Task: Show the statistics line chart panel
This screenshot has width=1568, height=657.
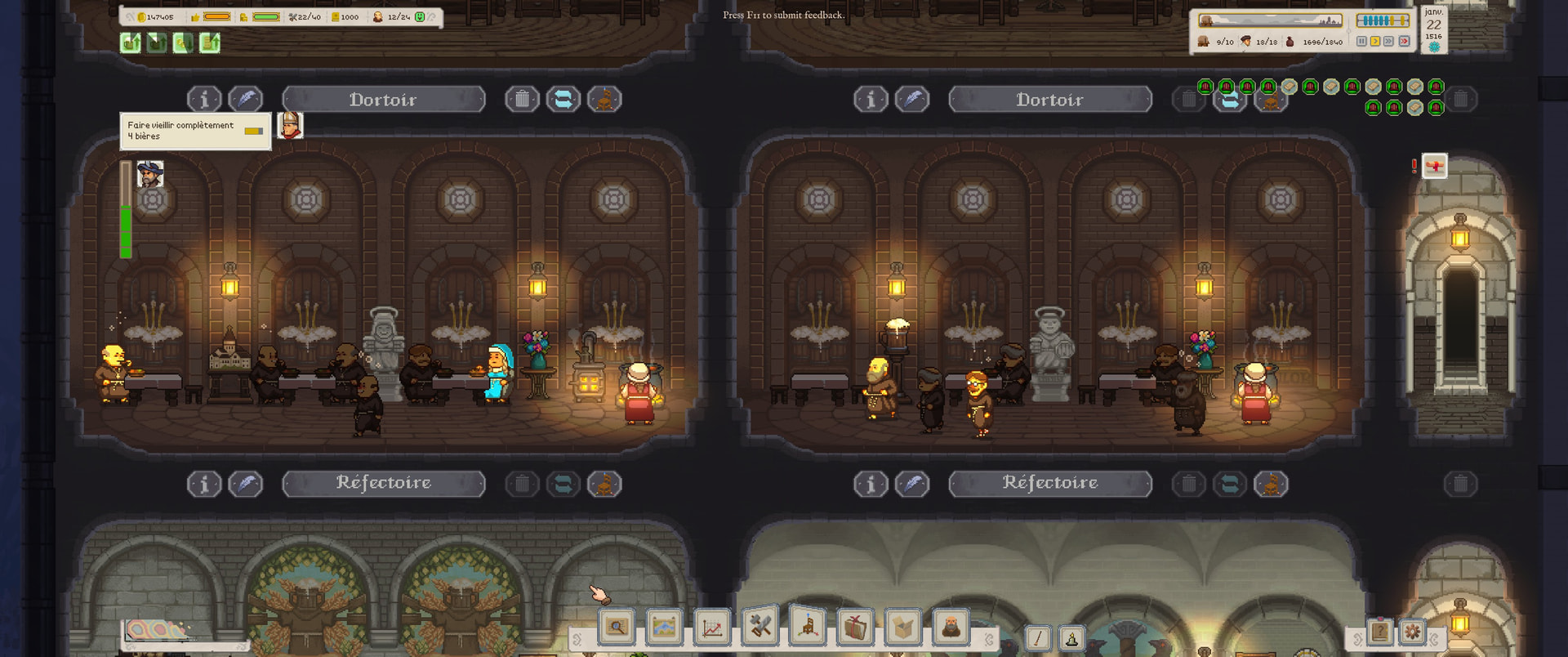Action: pos(712,628)
